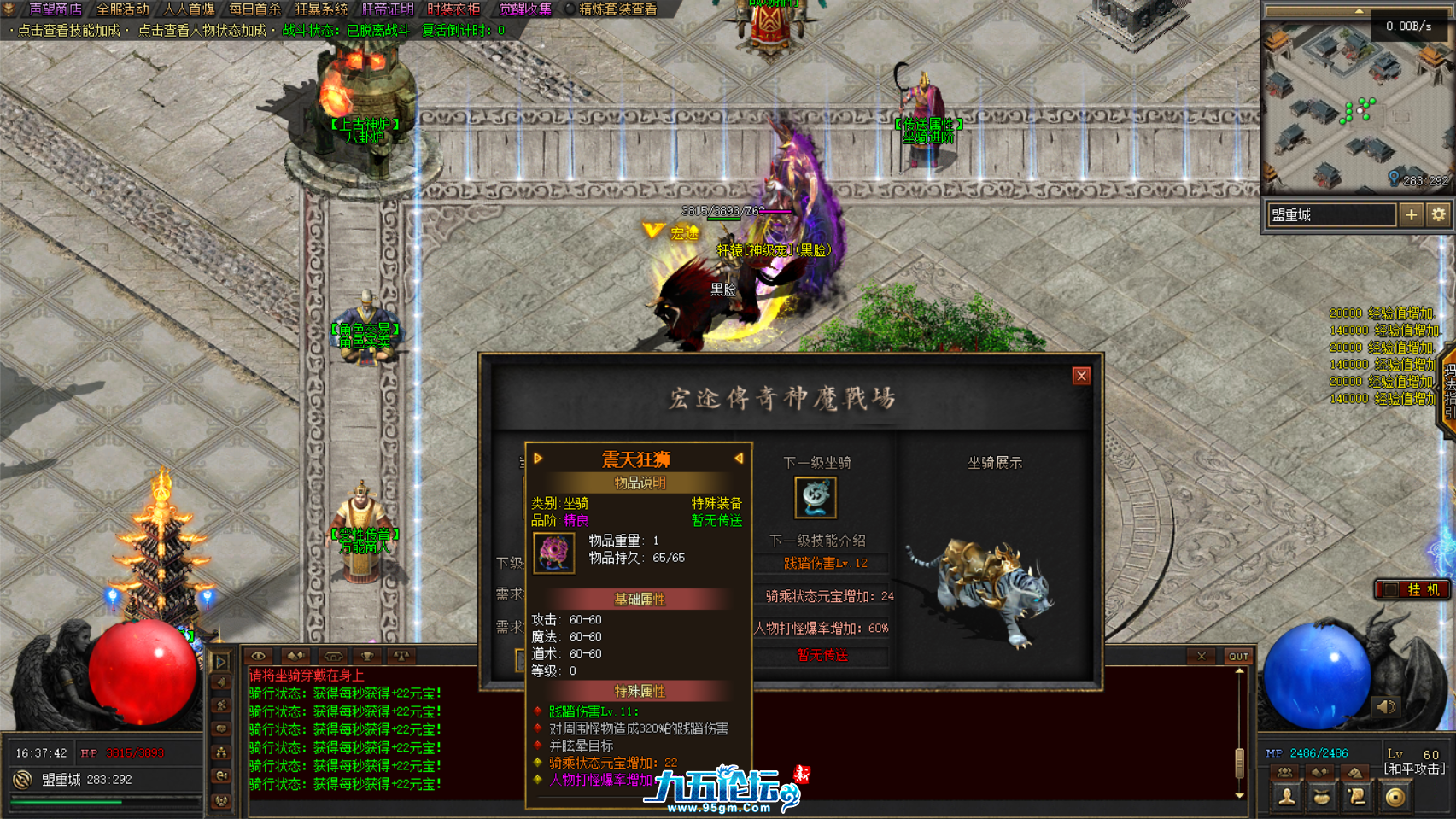Open the quest scroll icon near the MP orb
The image size is (1456, 819).
tap(1358, 798)
